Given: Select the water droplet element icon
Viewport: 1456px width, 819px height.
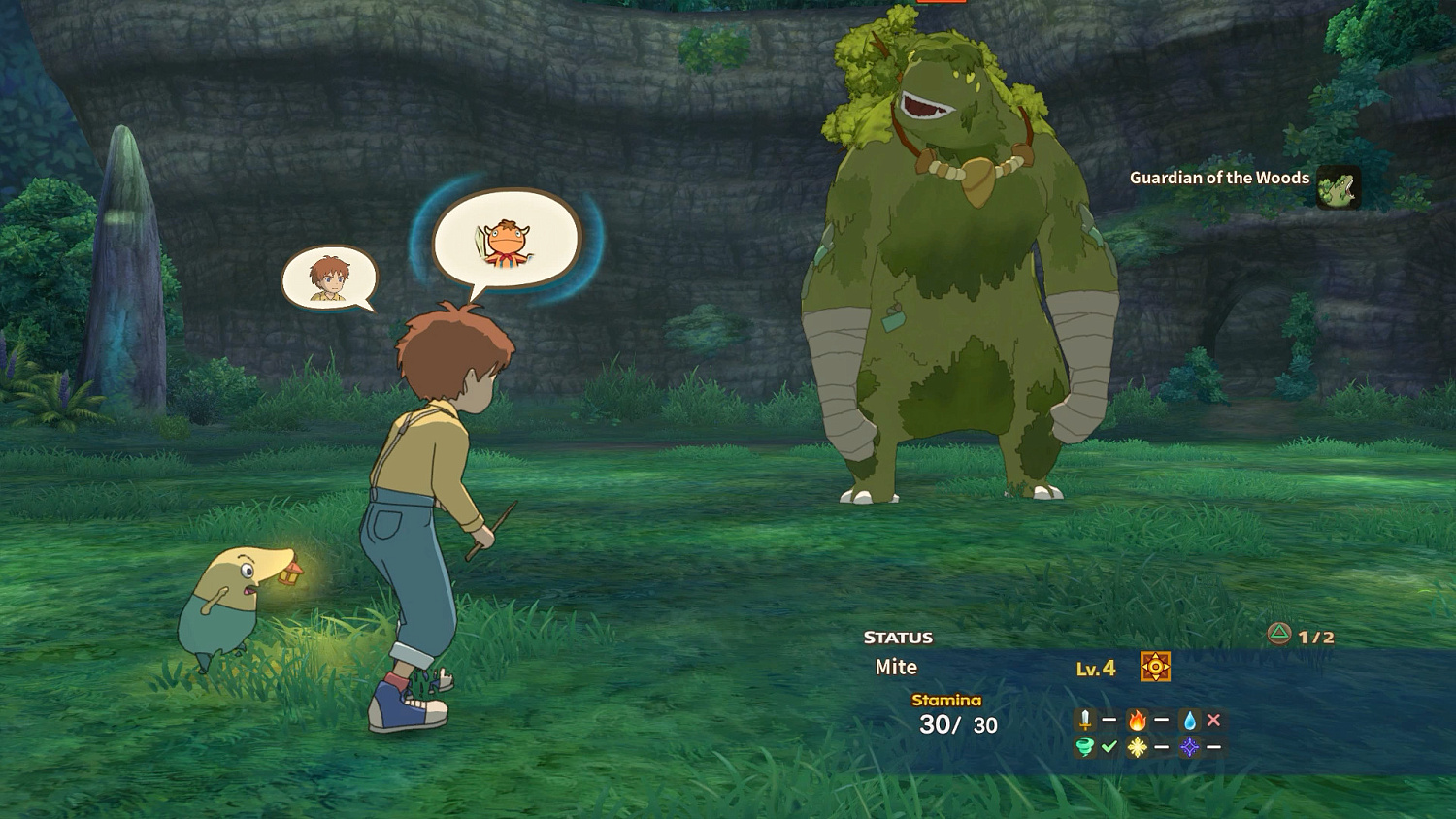Looking at the screenshot, I should 1189,720.
